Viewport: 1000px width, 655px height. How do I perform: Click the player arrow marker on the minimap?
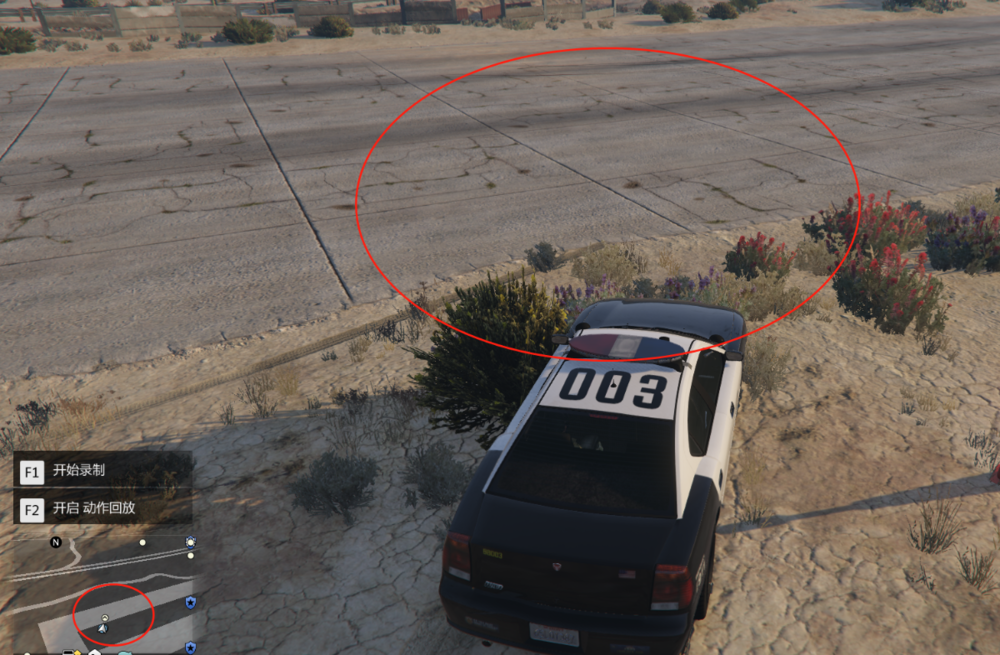[x=103, y=628]
